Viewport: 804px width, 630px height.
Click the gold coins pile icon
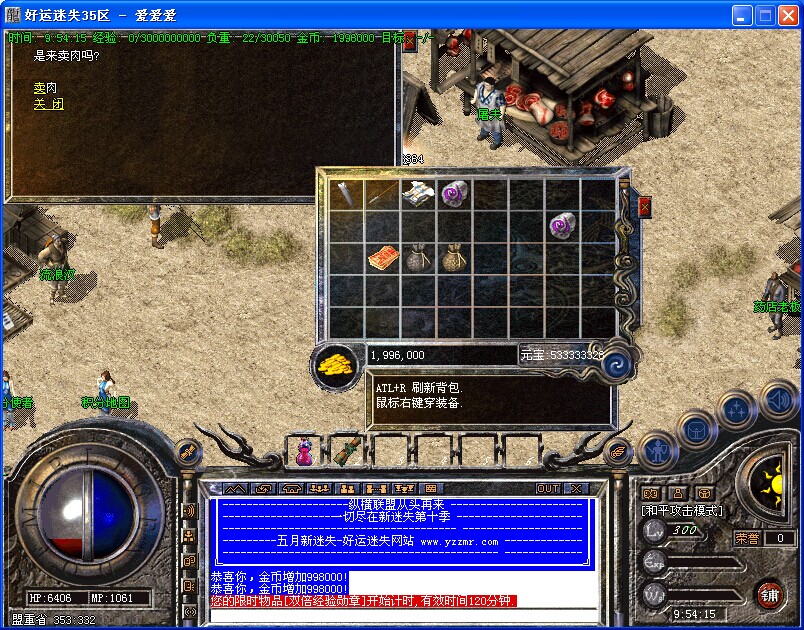point(335,364)
